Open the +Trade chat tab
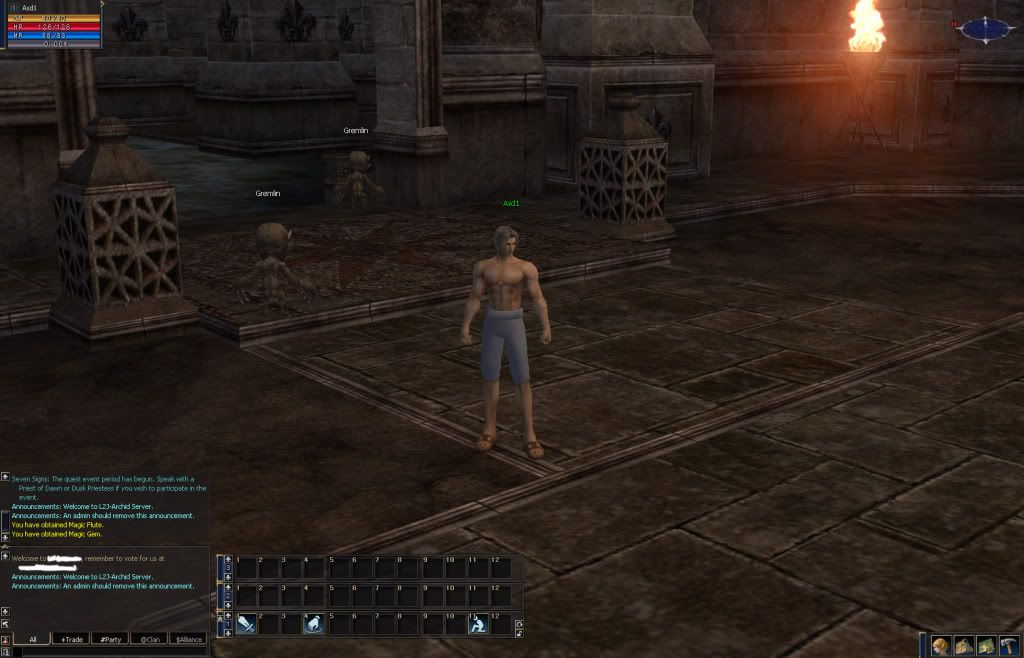Screen dimensions: 1024x658 71,639
